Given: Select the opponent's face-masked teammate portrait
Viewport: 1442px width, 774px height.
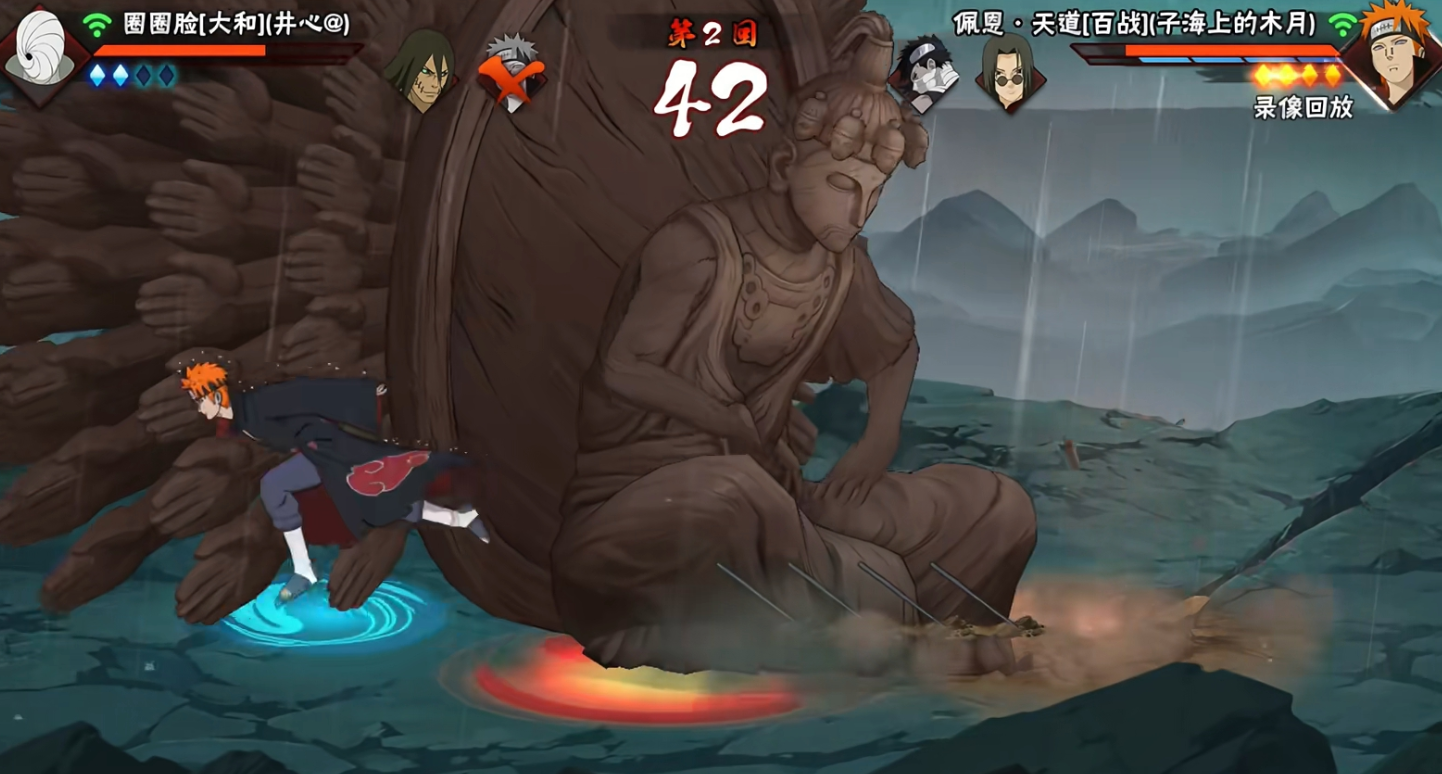Looking at the screenshot, I should coord(924,72).
